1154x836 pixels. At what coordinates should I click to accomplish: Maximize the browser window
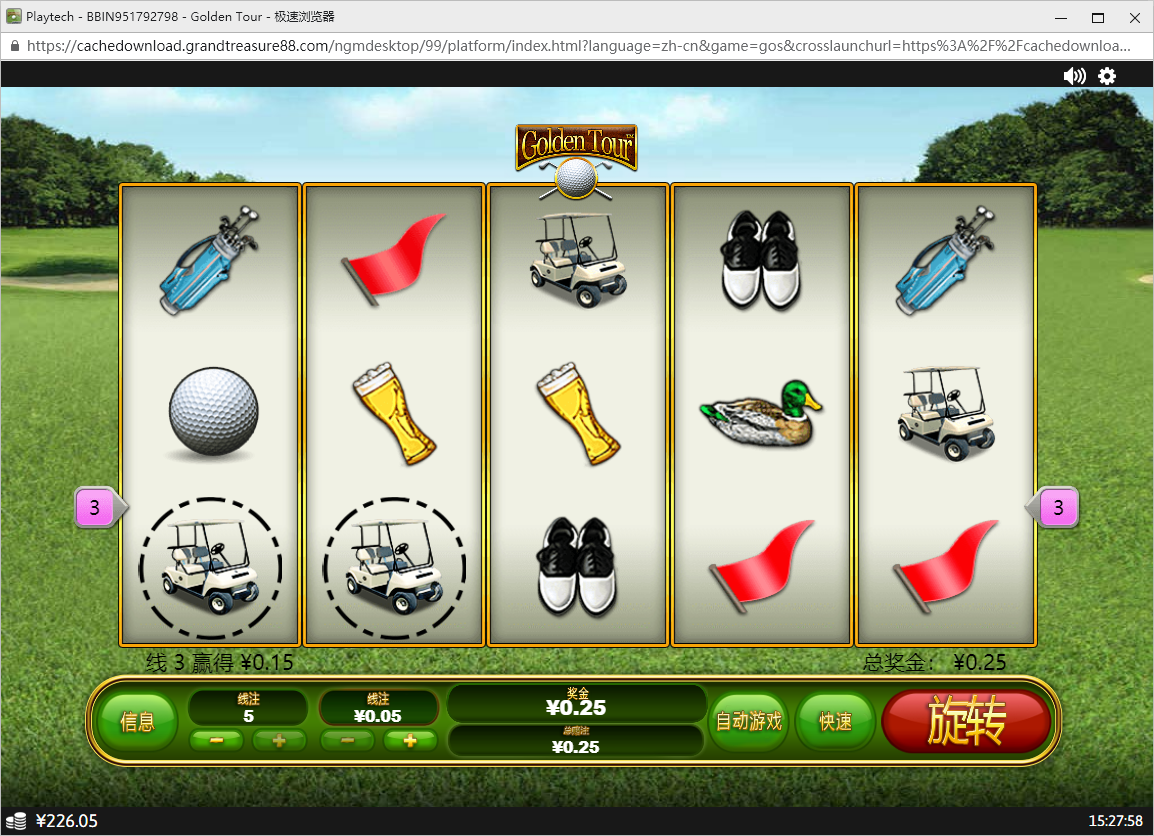click(1097, 17)
